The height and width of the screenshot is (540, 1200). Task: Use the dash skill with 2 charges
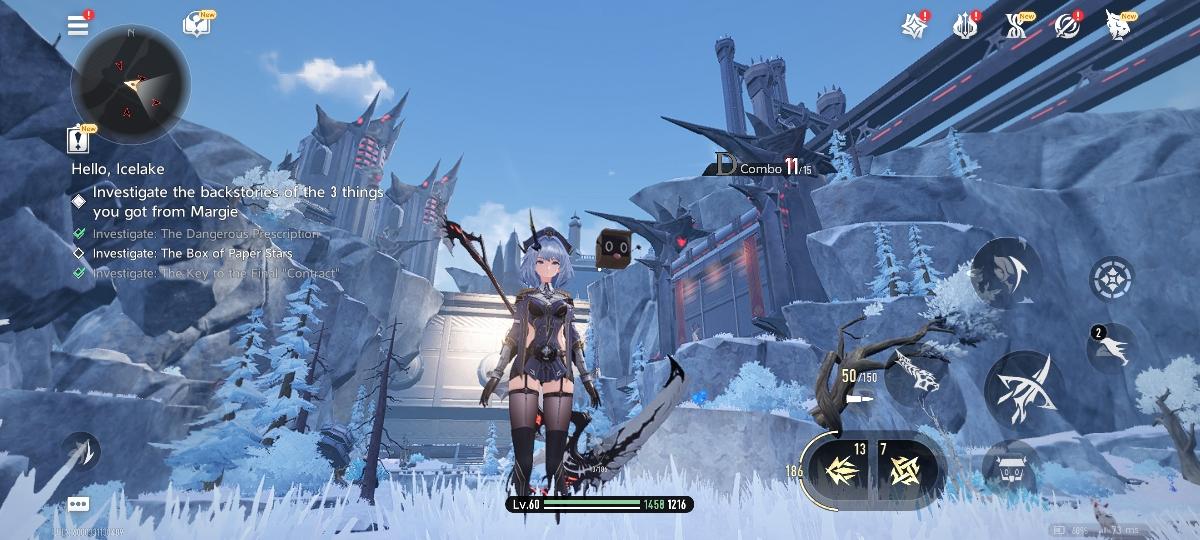click(1112, 348)
